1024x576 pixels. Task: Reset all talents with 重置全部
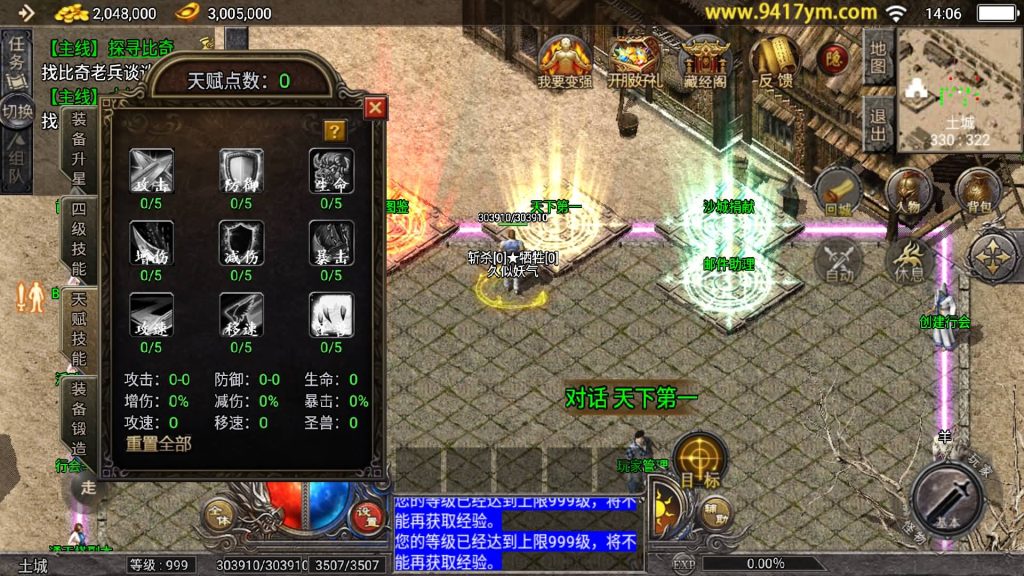(x=158, y=443)
